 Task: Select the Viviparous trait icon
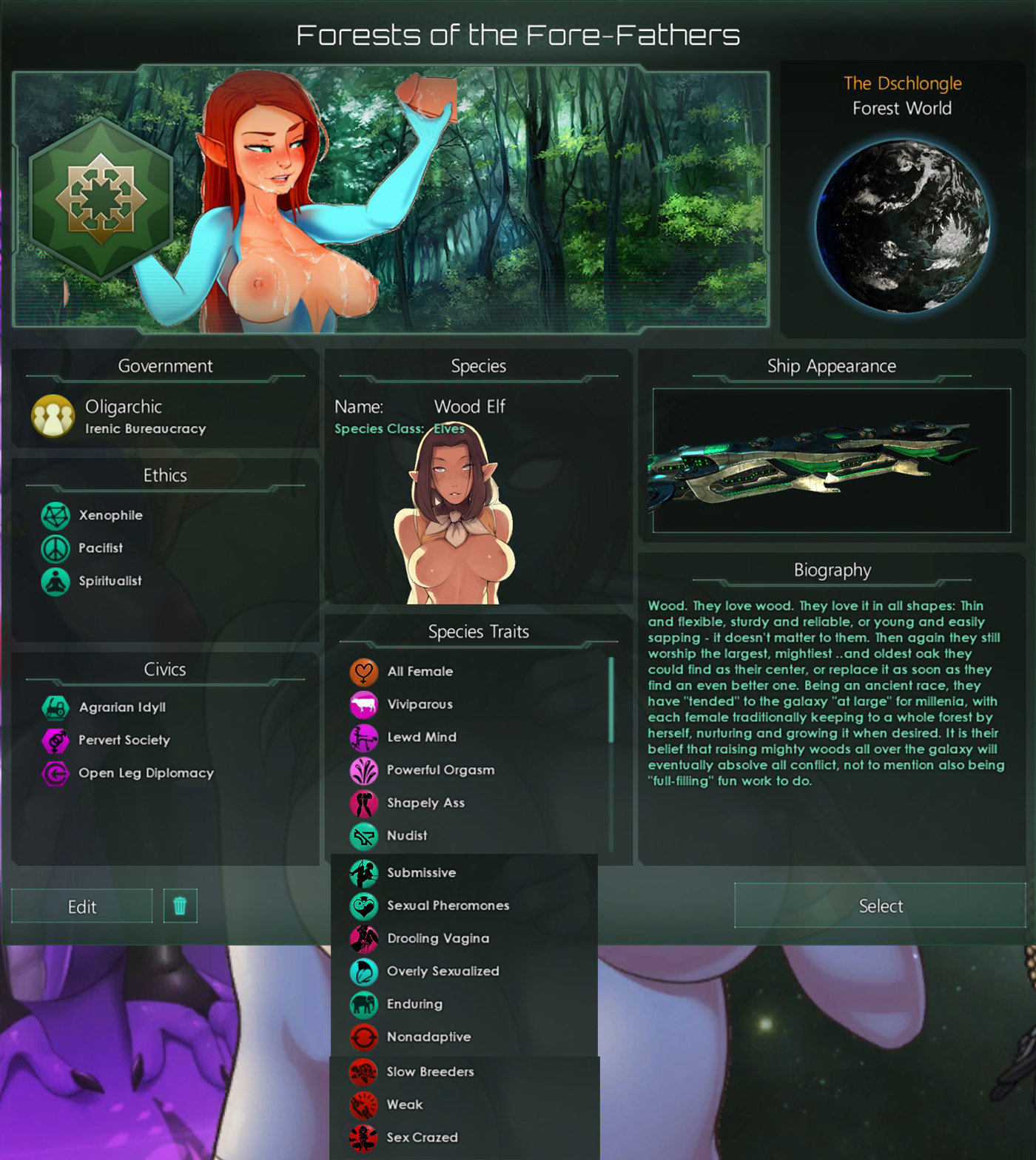(x=363, y=704)
